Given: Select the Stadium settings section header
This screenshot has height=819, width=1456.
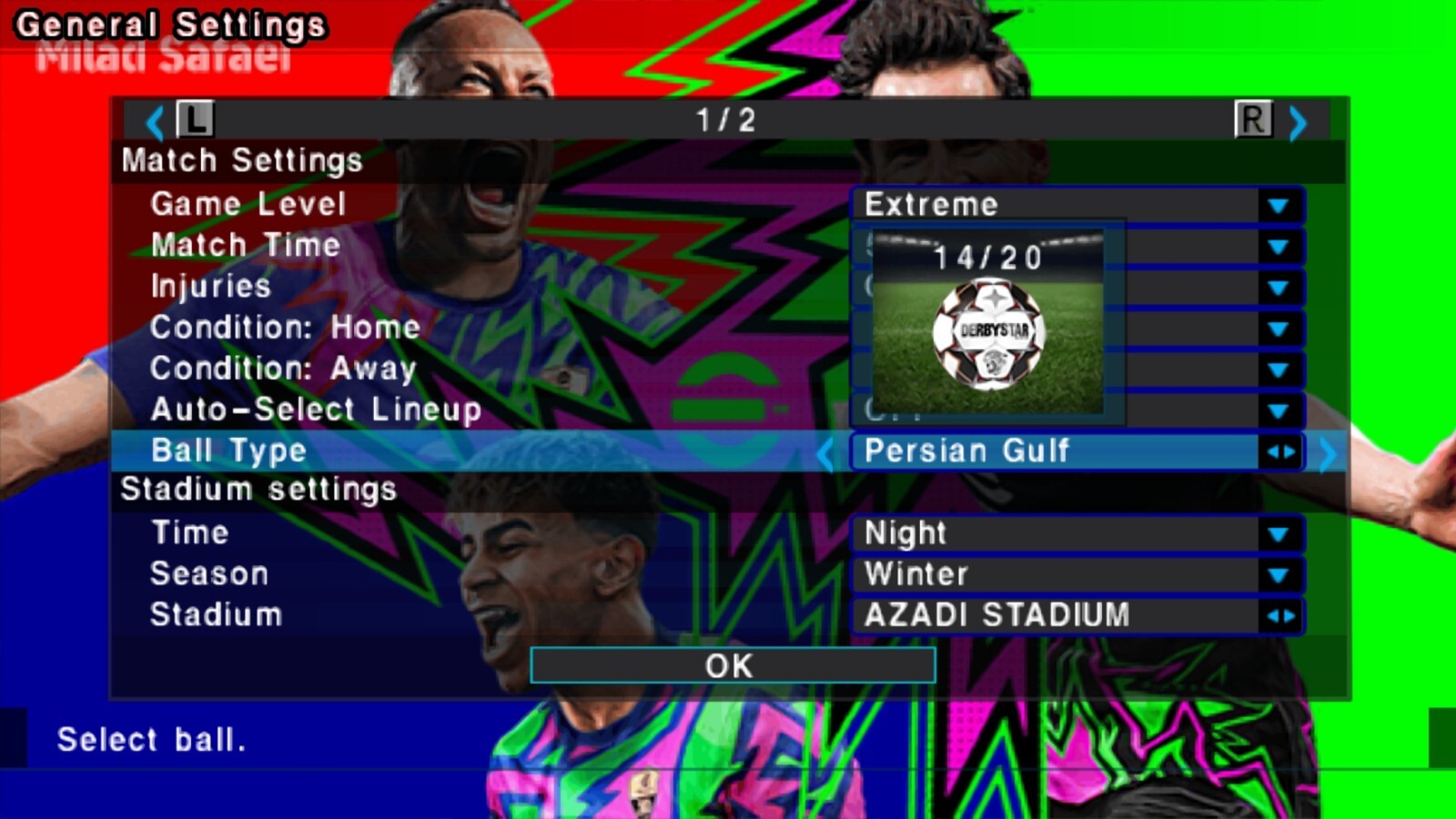Looking at the screenshot, I should [x=259, y=490].
